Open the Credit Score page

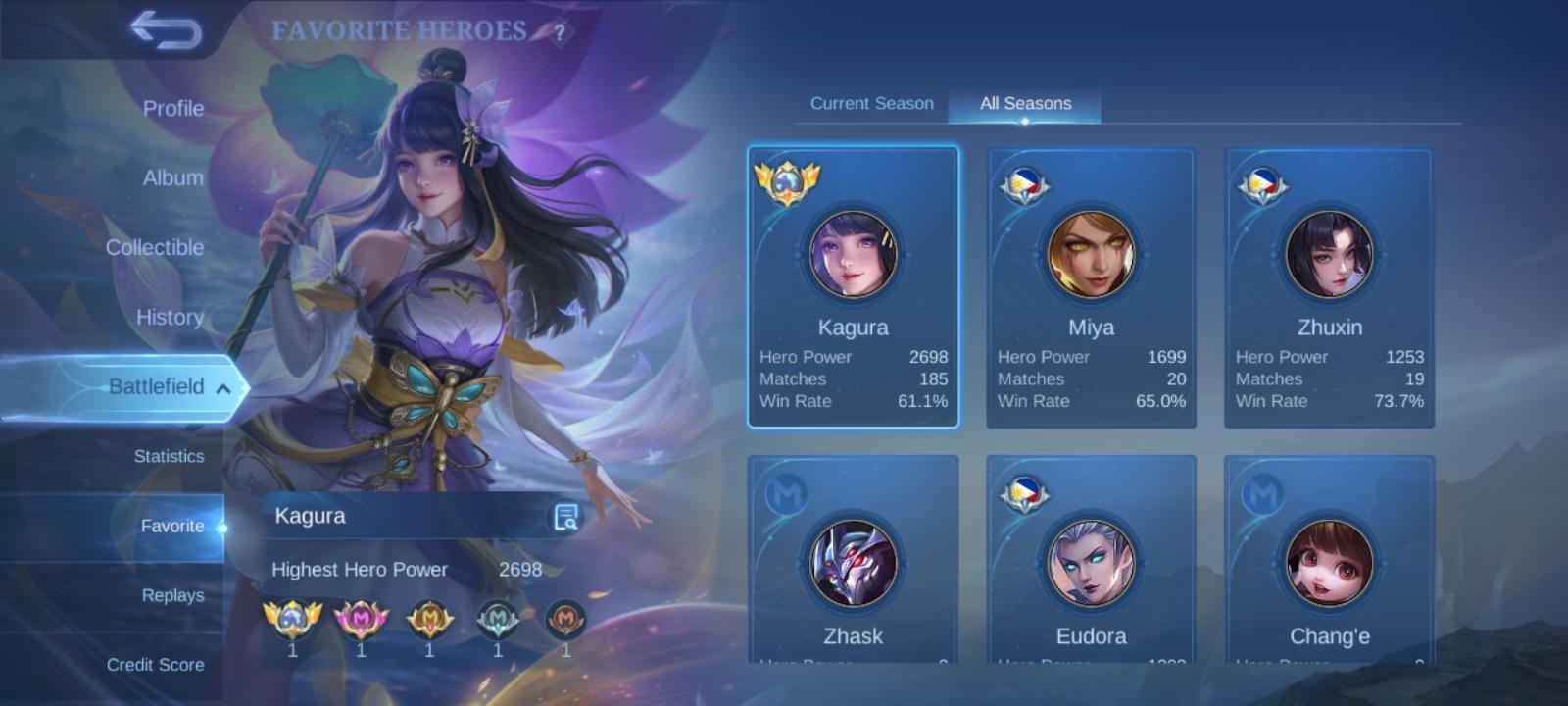(156, 664)
